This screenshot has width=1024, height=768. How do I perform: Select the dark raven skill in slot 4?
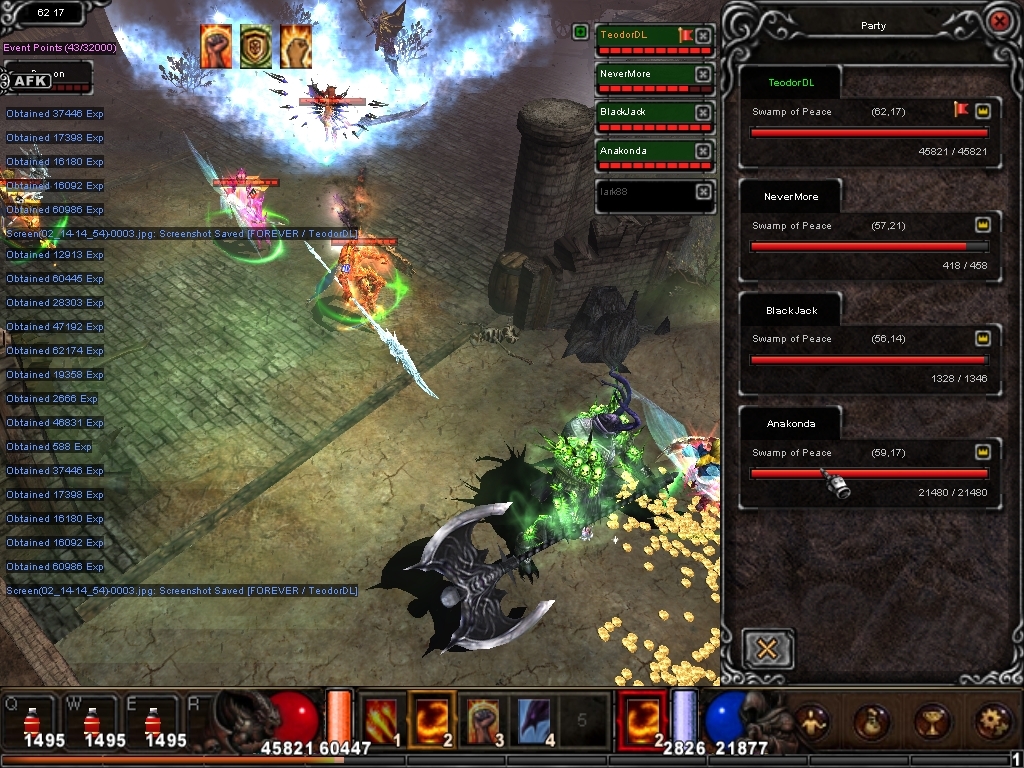point(534,717)
